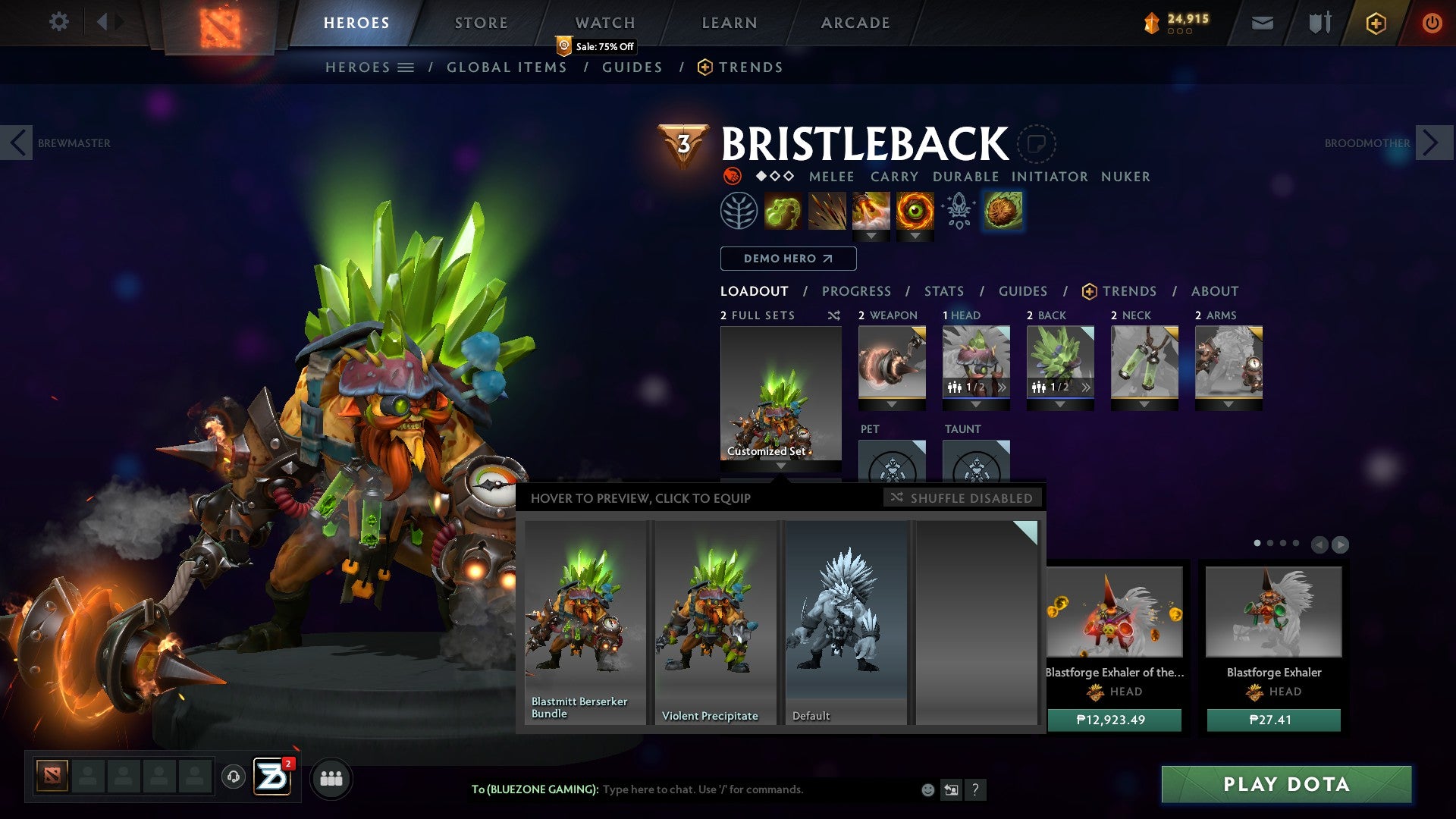This screenshot has width=1456, height=819.
Task: Open the Warpath ability icon
Action: click(915, 210)
